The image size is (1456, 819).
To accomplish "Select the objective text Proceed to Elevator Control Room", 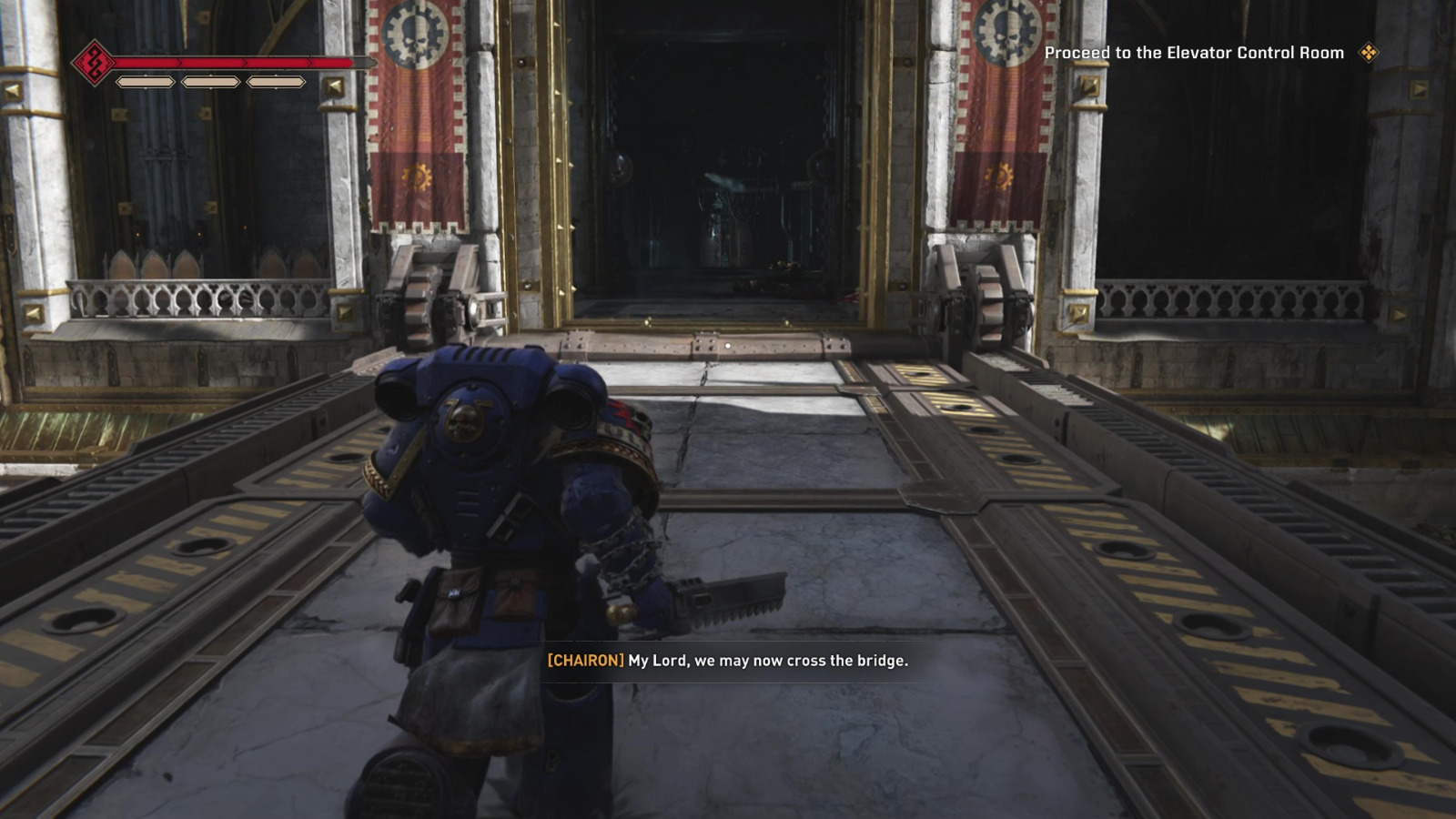I will 1195,53.
